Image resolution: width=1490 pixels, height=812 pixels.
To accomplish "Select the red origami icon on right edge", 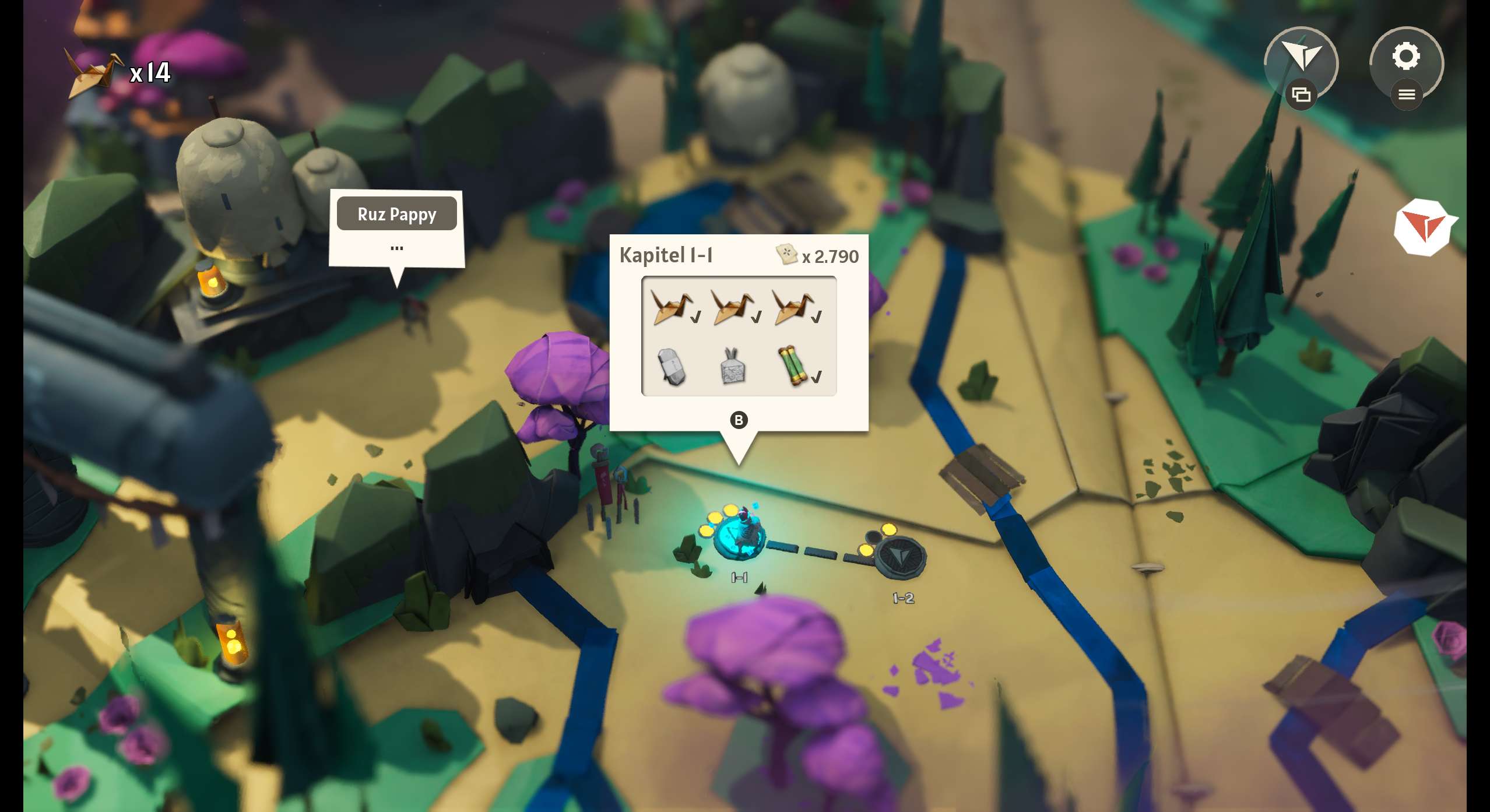I will (x=1423, y=227).
